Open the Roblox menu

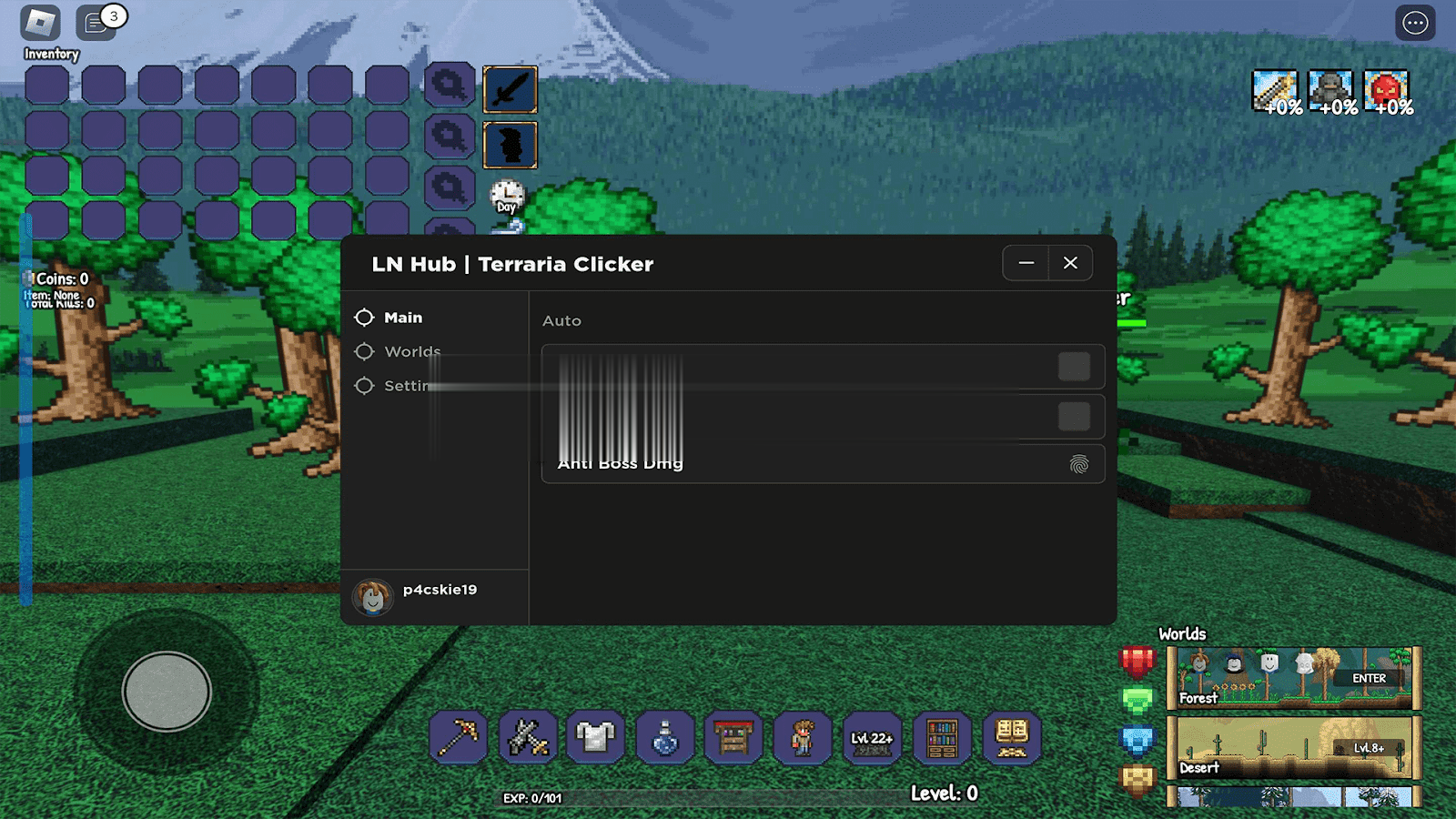tap(40, 23)
